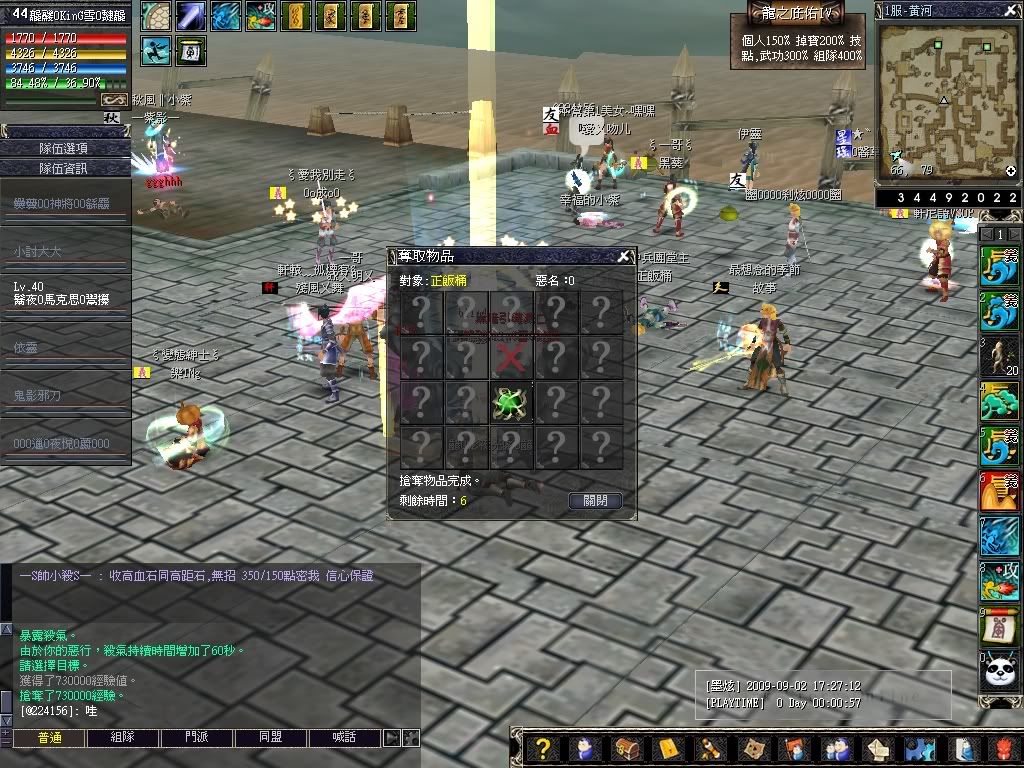The image size is (1024, 768).
Task: Activate the red mountain skill in slot 6
Action: (x=1000, y=491)
